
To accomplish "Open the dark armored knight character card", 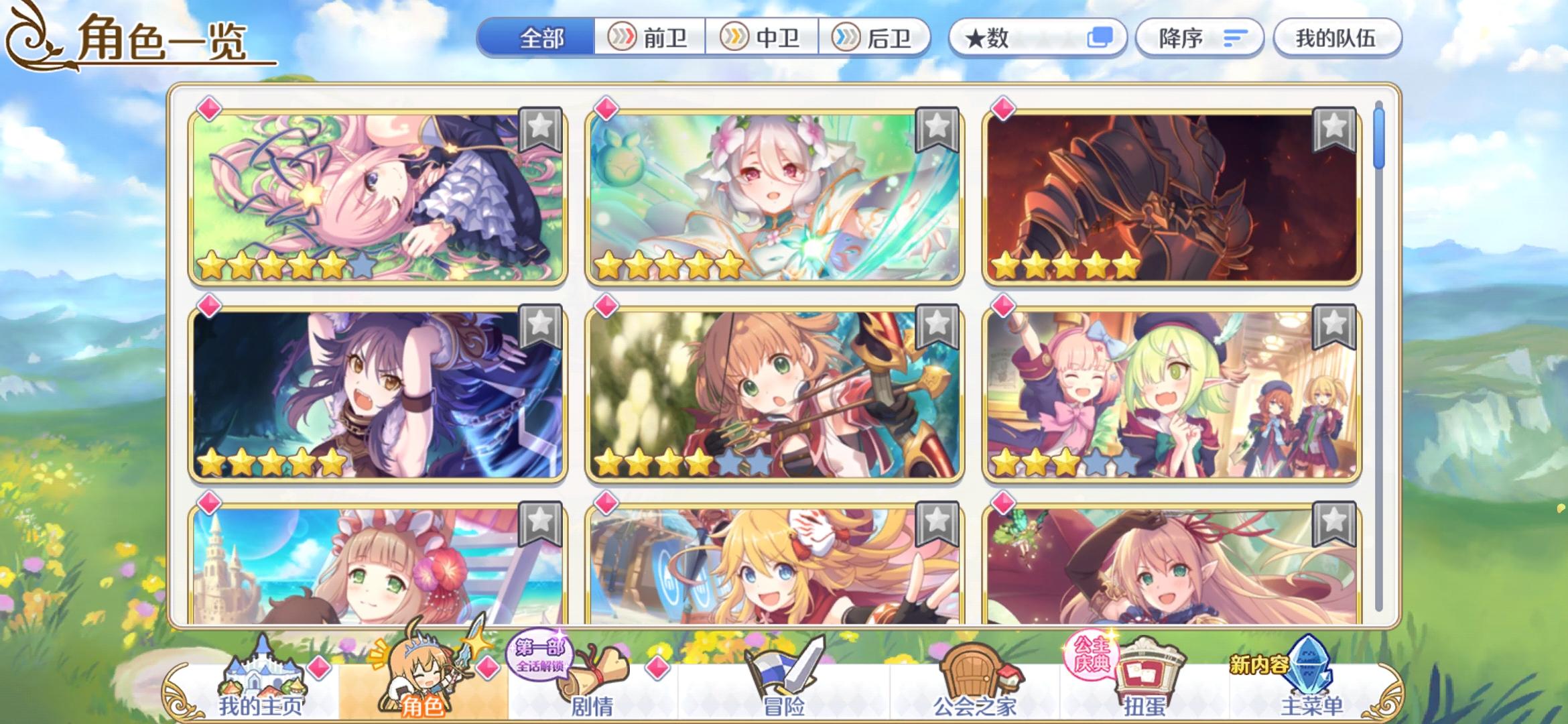I will point(1173,198).
